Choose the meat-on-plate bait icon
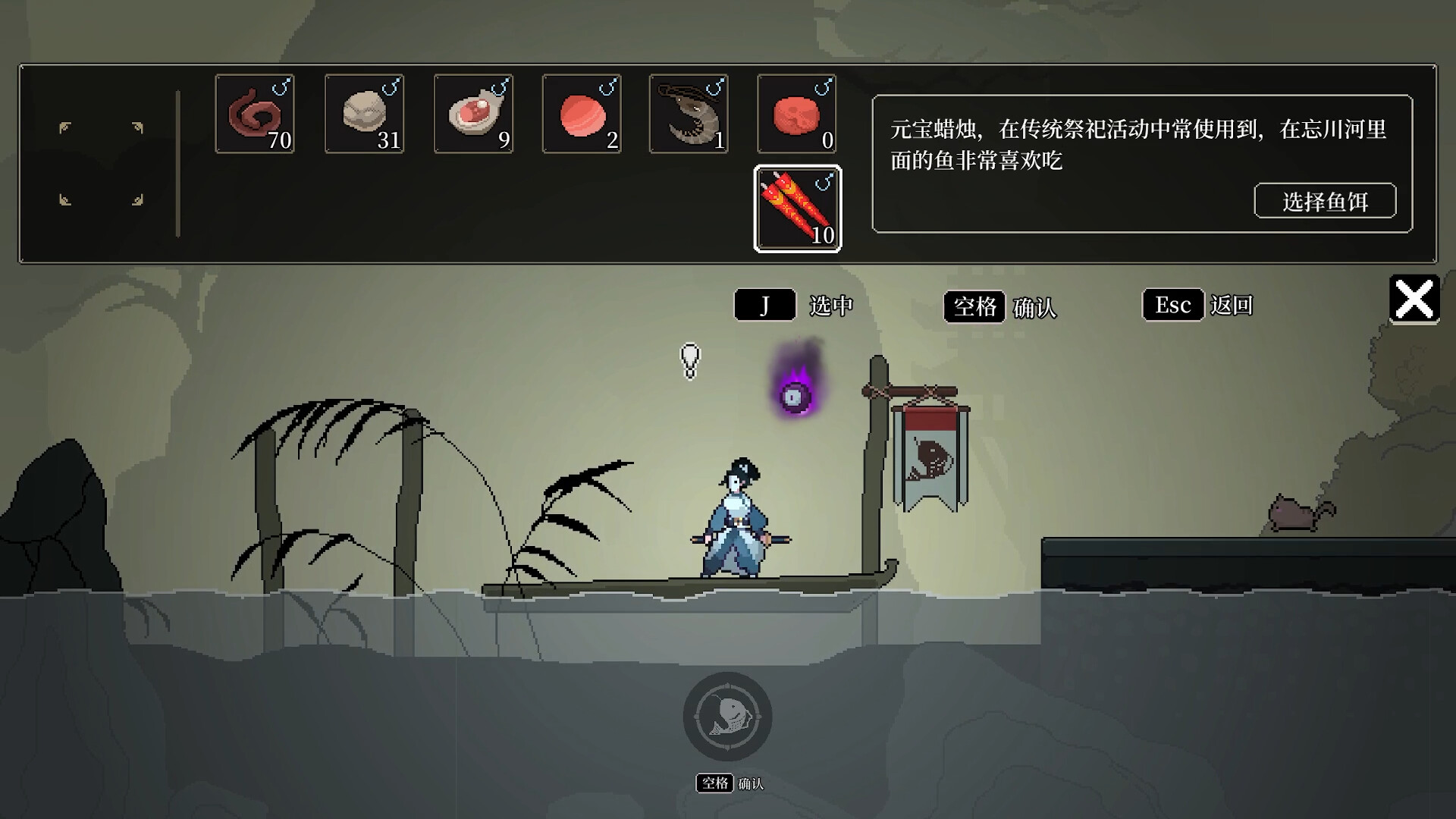The height and width of the screenshot is (819, 1456). pyautogui.click(x=472, y=114)
